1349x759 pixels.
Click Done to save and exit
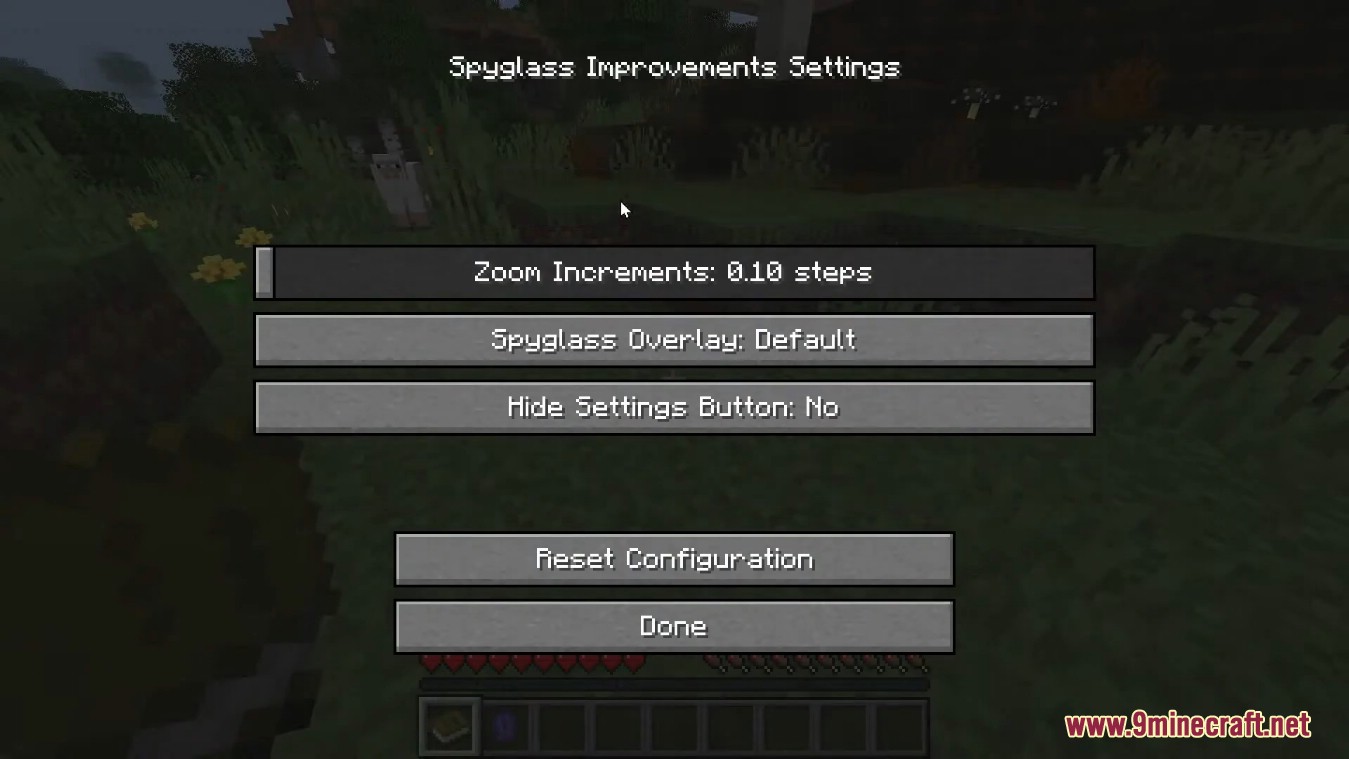tap(674, 626)
